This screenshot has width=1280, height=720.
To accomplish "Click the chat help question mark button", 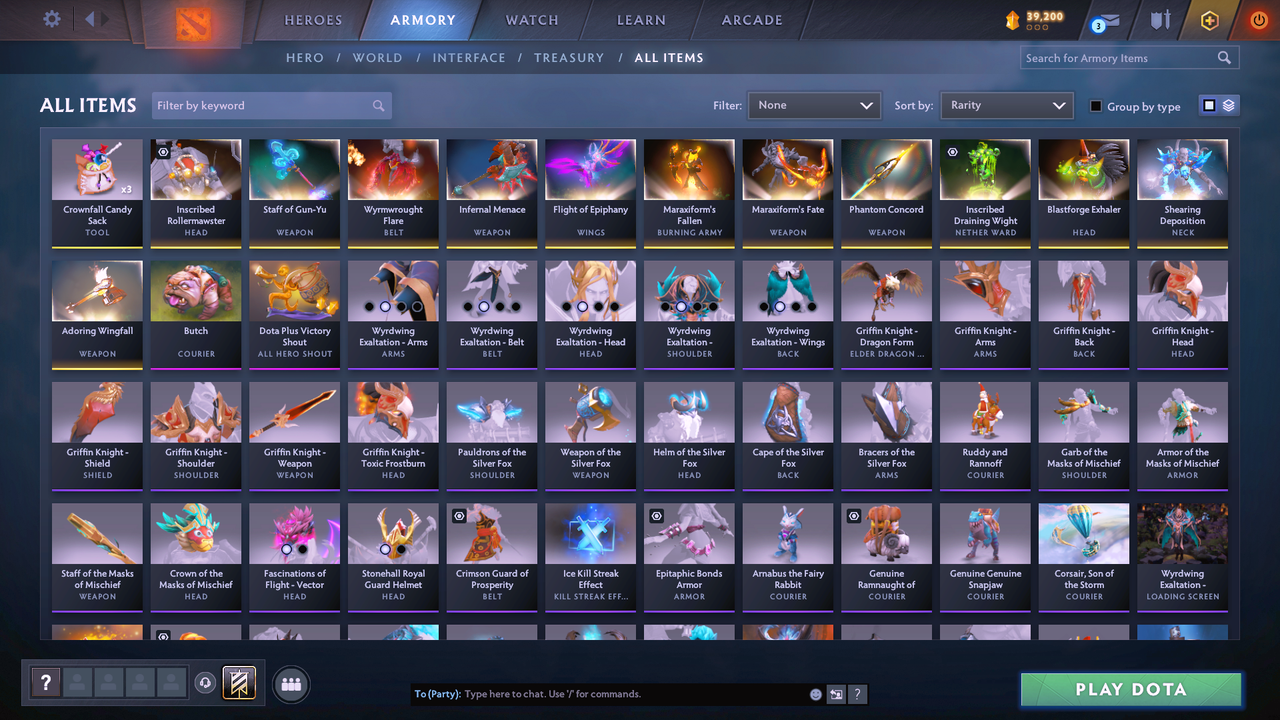I will coord(858,693).
